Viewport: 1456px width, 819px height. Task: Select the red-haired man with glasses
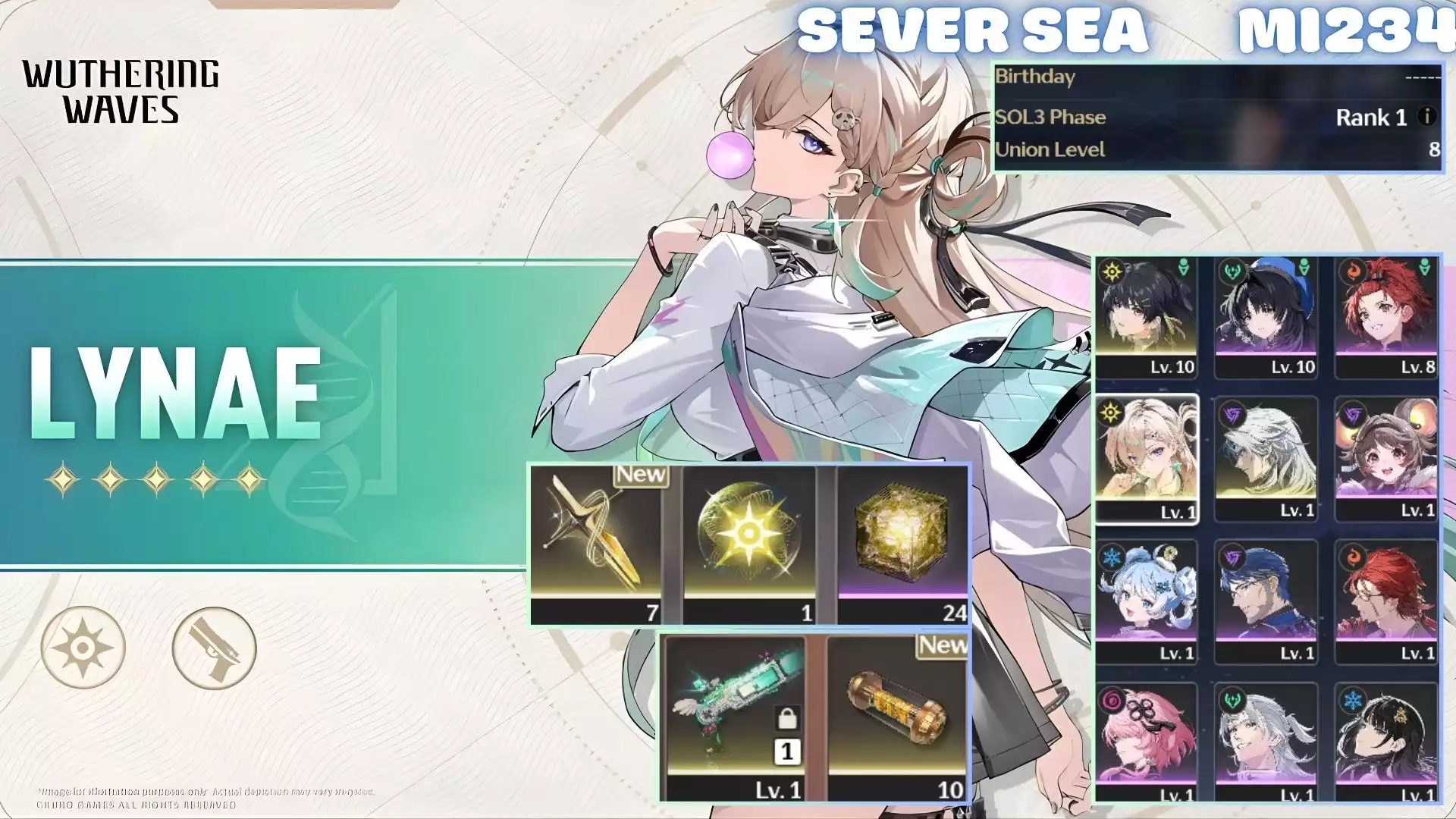(1385, 601)
